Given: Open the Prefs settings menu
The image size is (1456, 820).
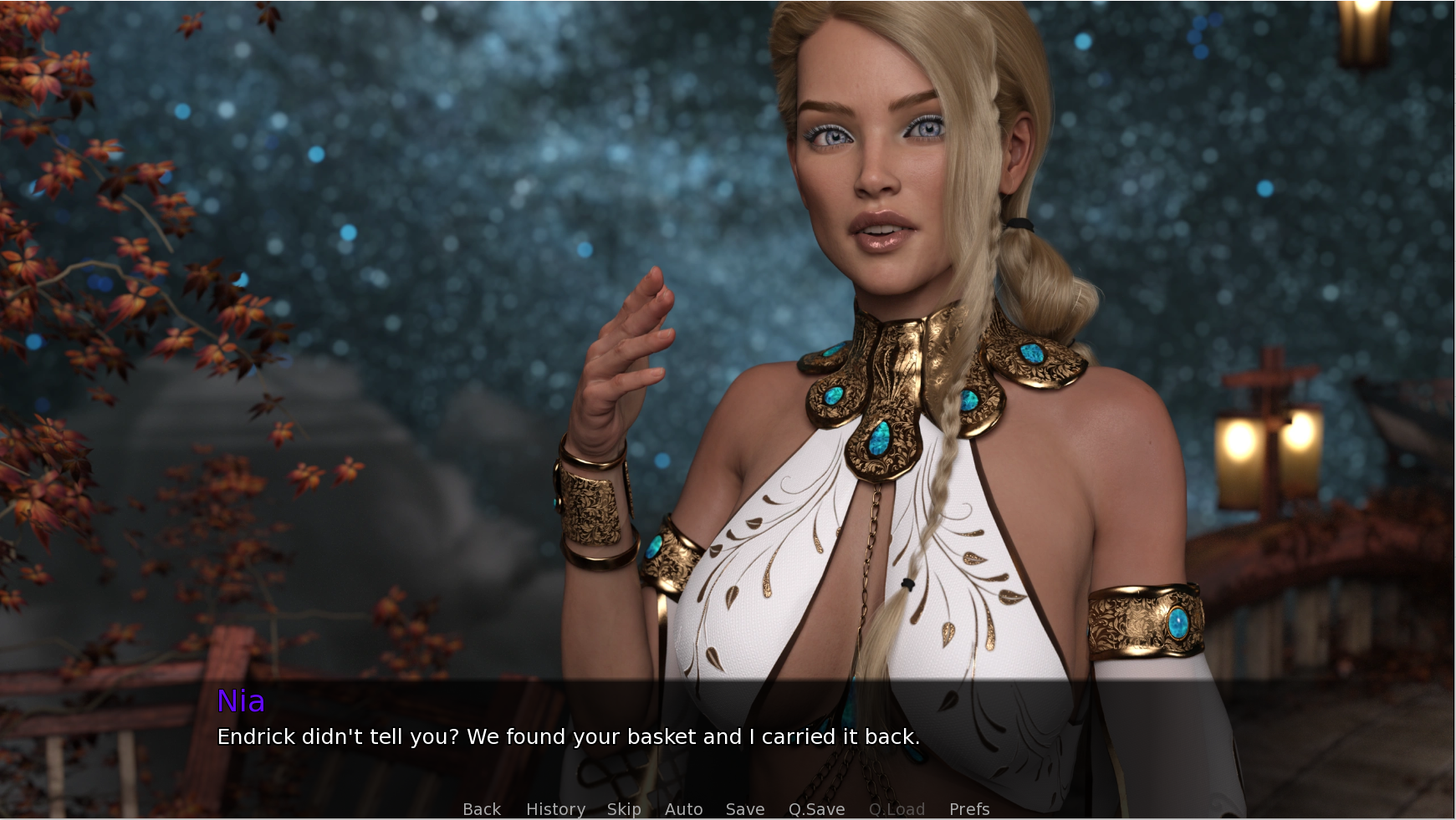Looking at the screenshot, I should click(x=969, y=809).
